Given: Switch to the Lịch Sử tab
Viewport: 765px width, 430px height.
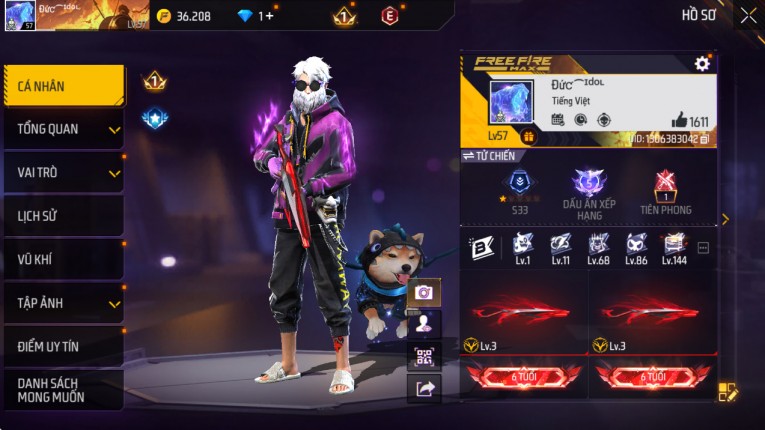Looking at the screenshot, I should pyautogui.click(x=64, y=216).
